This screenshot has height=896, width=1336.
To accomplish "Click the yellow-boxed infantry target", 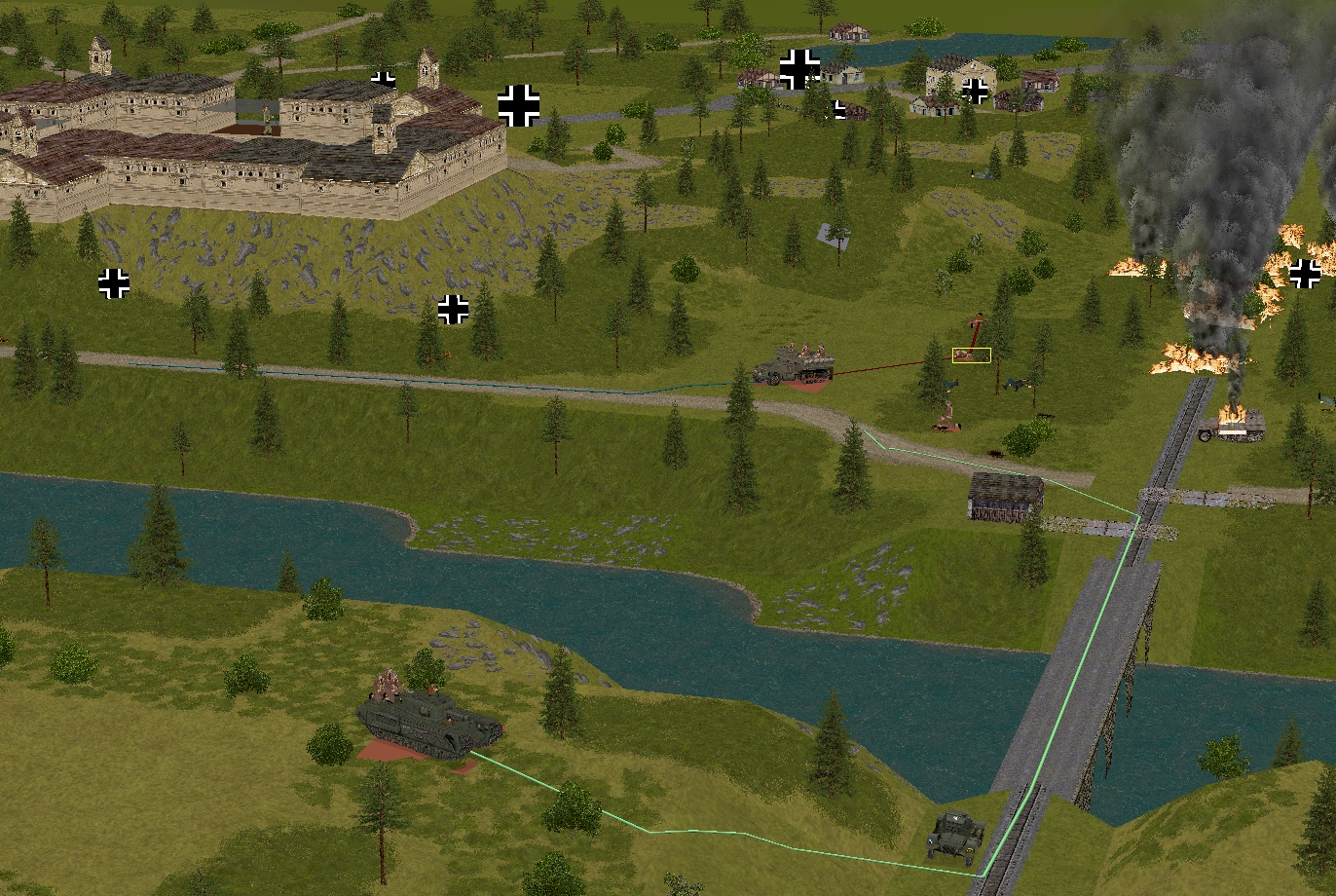I will (x=971, y=355).
